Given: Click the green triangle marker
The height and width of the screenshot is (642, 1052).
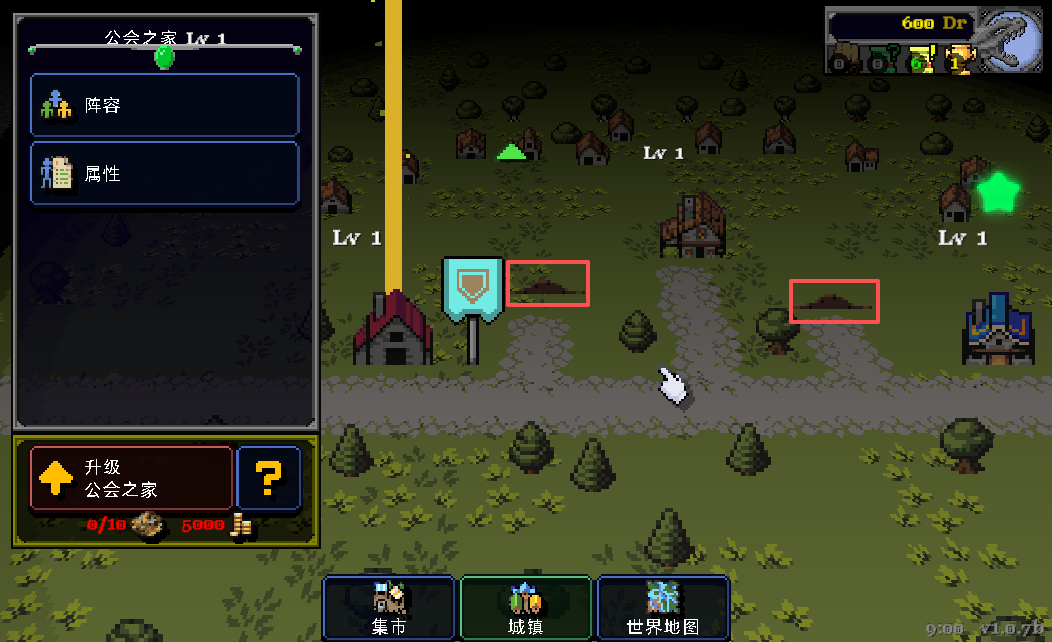Looking at the screenshot, I should click(x=511, y=152).
